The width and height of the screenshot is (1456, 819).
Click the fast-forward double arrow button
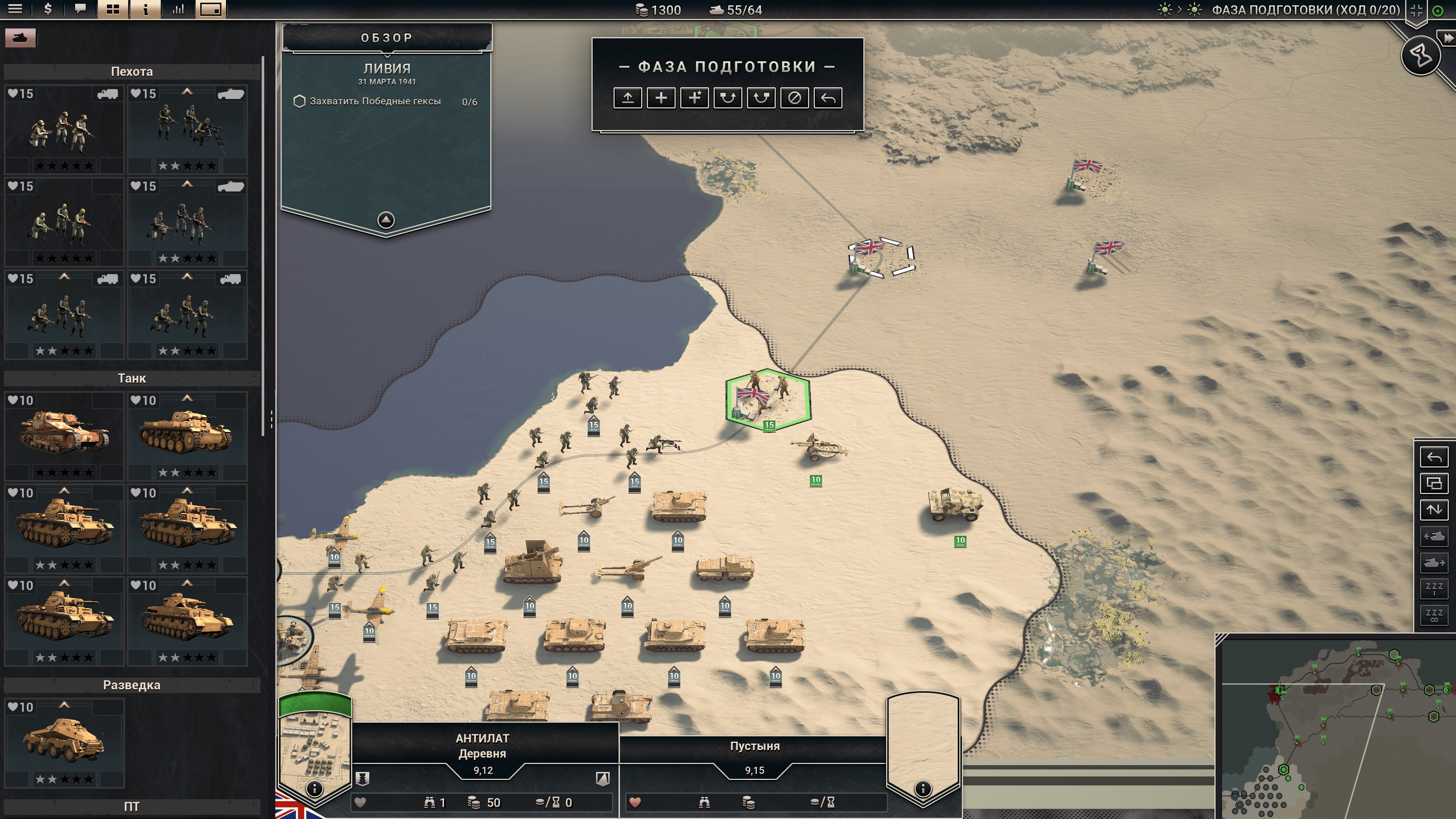click(1448, 38)
